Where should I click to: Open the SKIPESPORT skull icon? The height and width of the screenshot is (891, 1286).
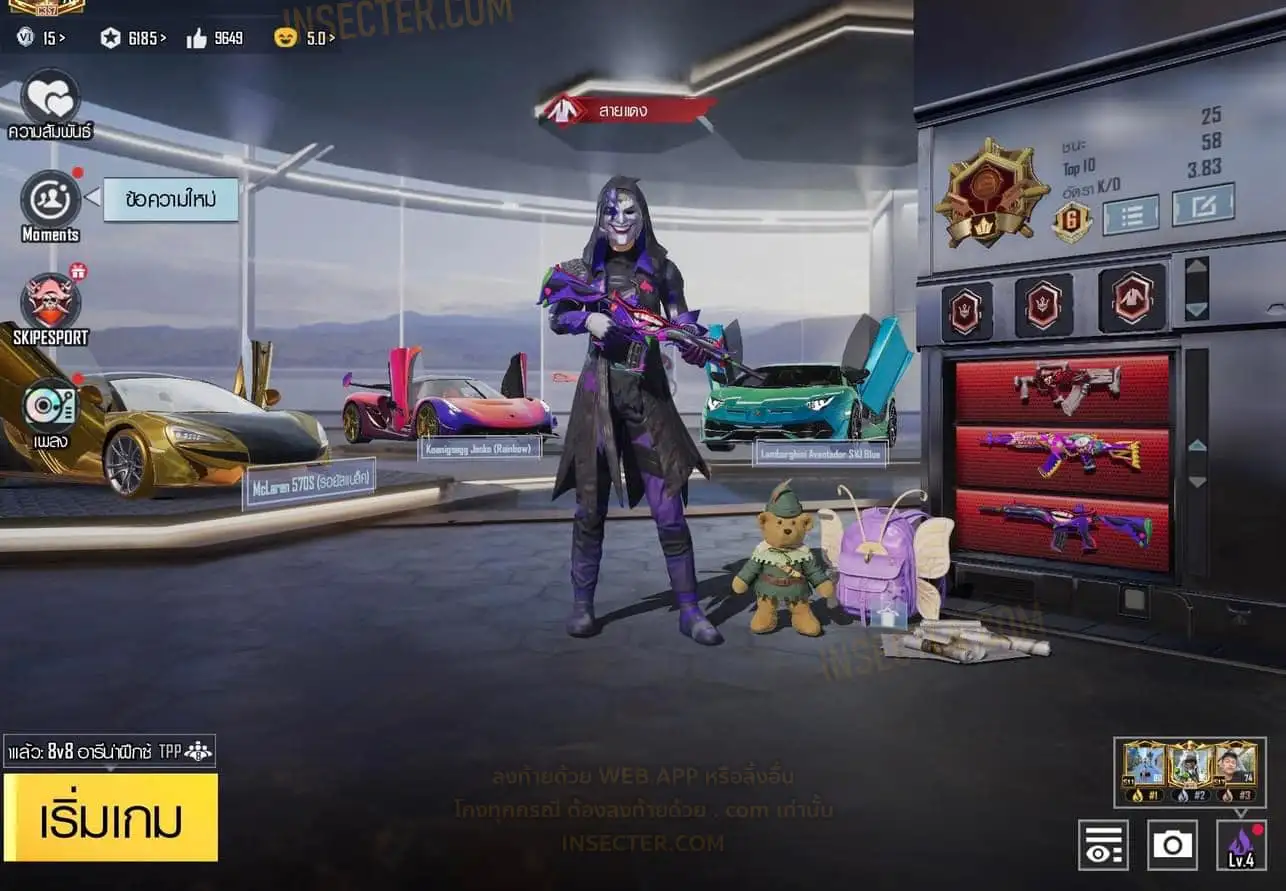tap(50, 302)
